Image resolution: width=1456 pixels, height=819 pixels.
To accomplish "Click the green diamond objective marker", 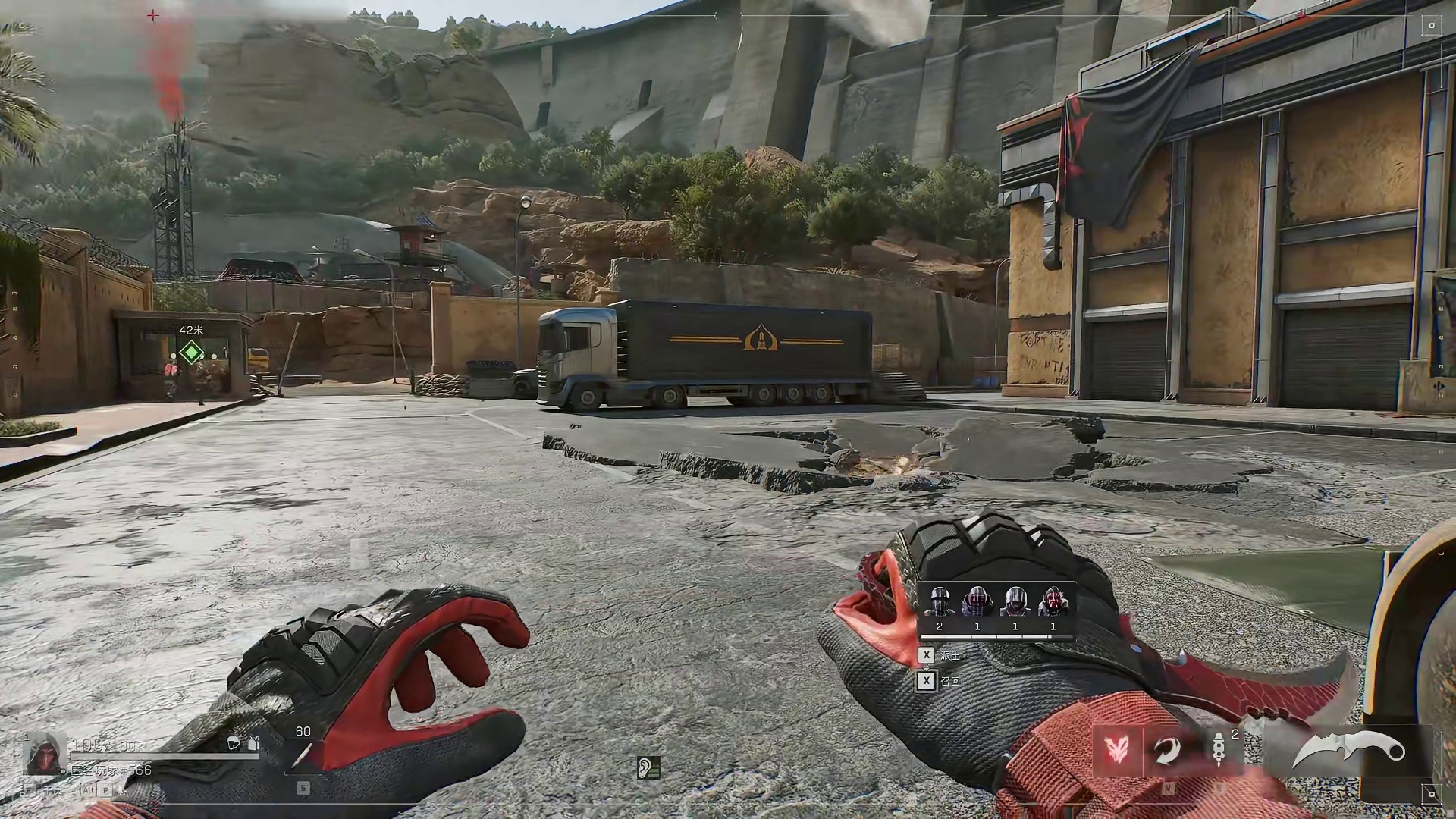I will [x=190, y=353].
